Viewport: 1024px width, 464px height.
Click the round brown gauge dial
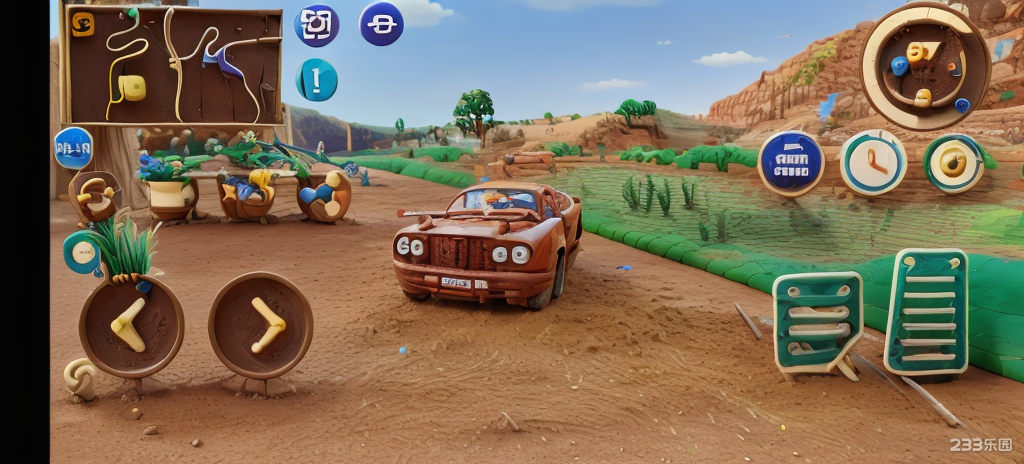(925, 66)
